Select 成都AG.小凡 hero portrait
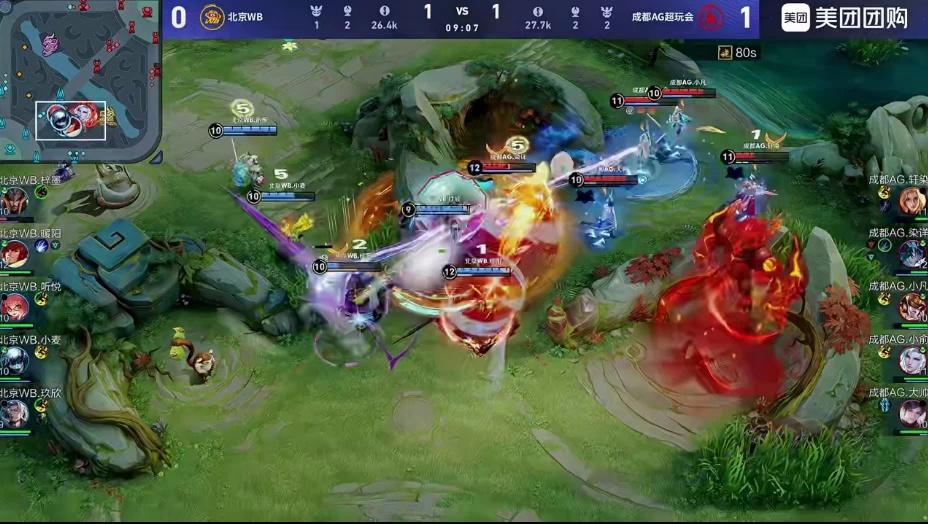The image size is (928, 524). point(912,307)
